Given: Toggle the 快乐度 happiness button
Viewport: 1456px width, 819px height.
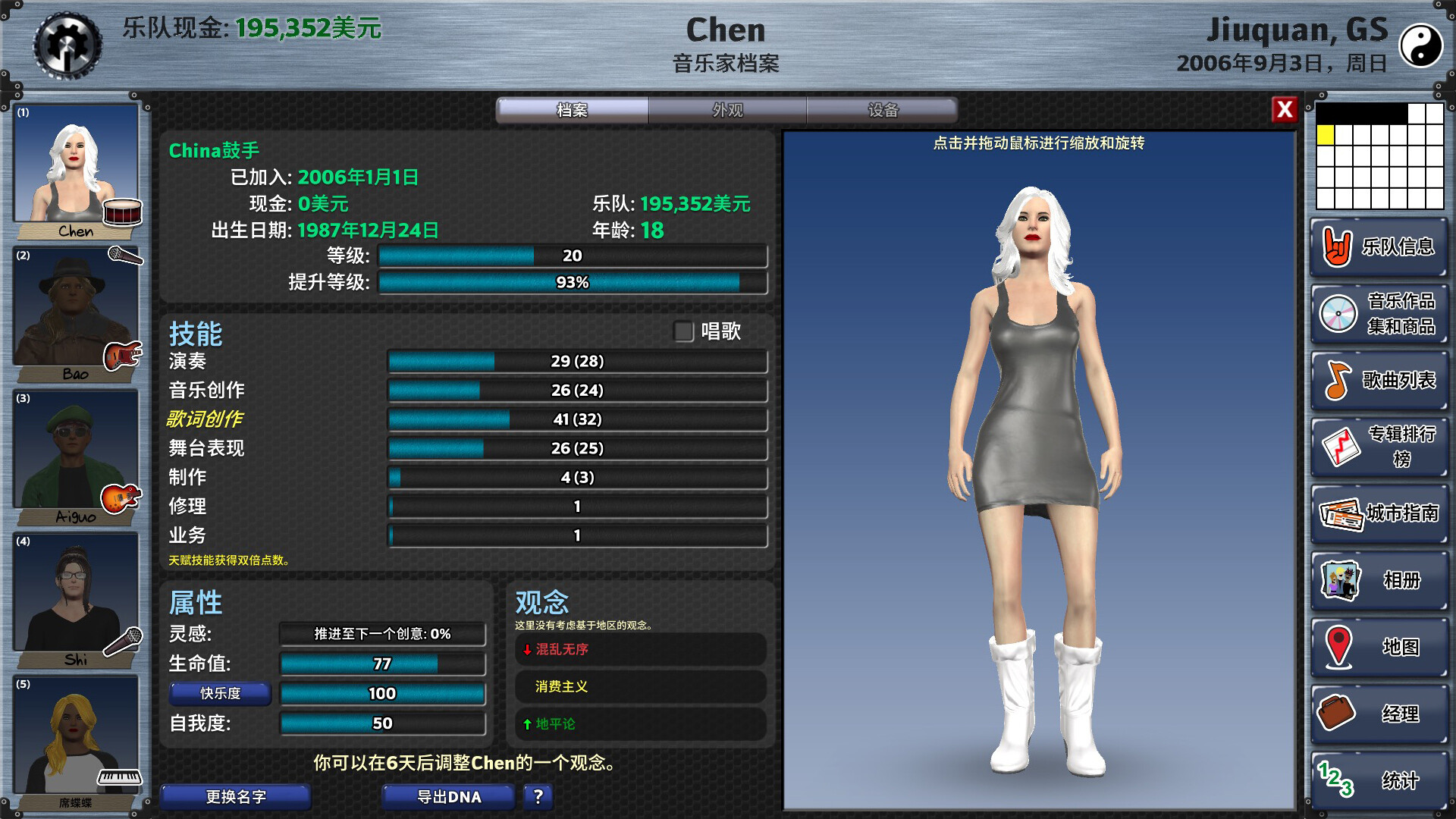Looking at the screenshot, I should point(221,694).
